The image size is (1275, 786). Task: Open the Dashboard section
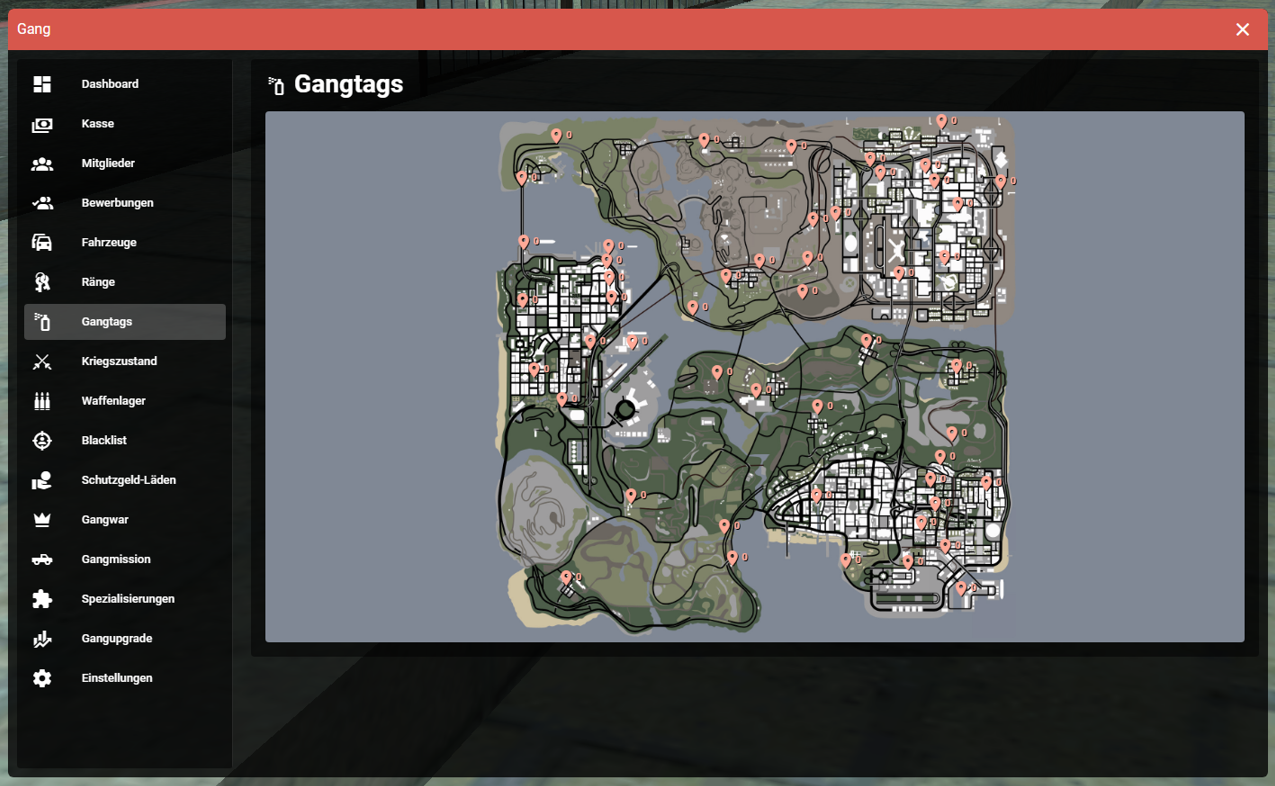pyautogui.click(x=110, y=84)
